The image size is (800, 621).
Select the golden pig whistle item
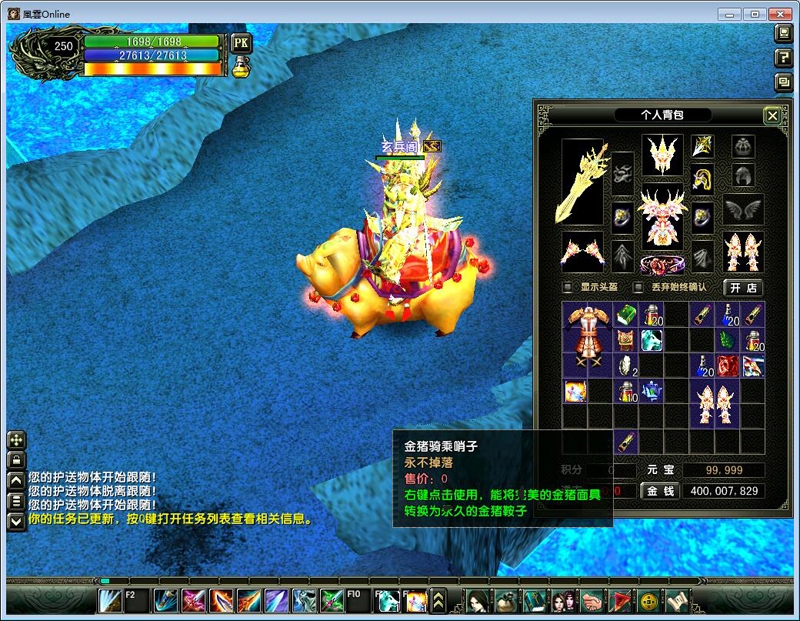tap(626, 441)
